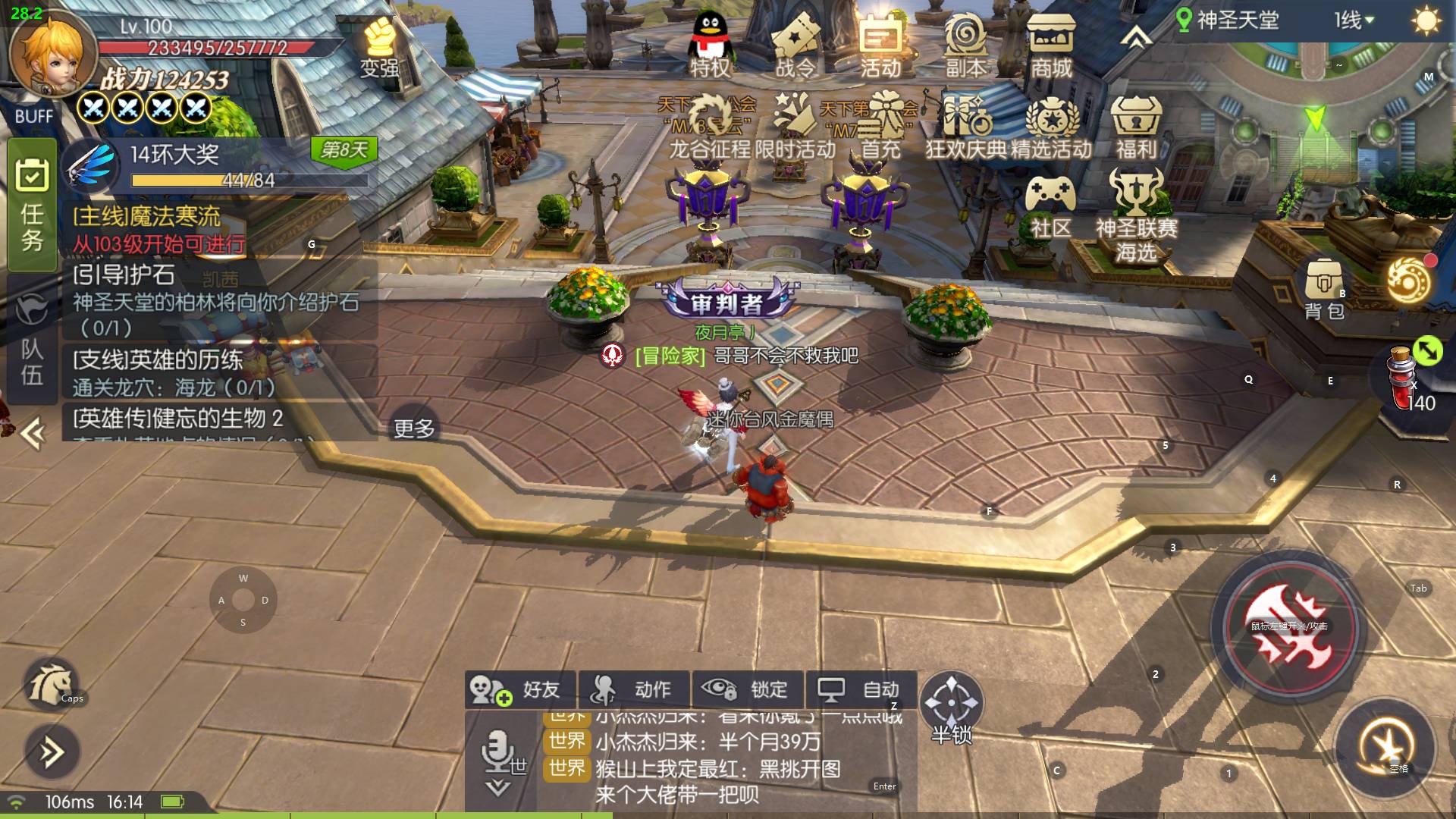Open the 动作 emote actions menu

coord(634,689)
